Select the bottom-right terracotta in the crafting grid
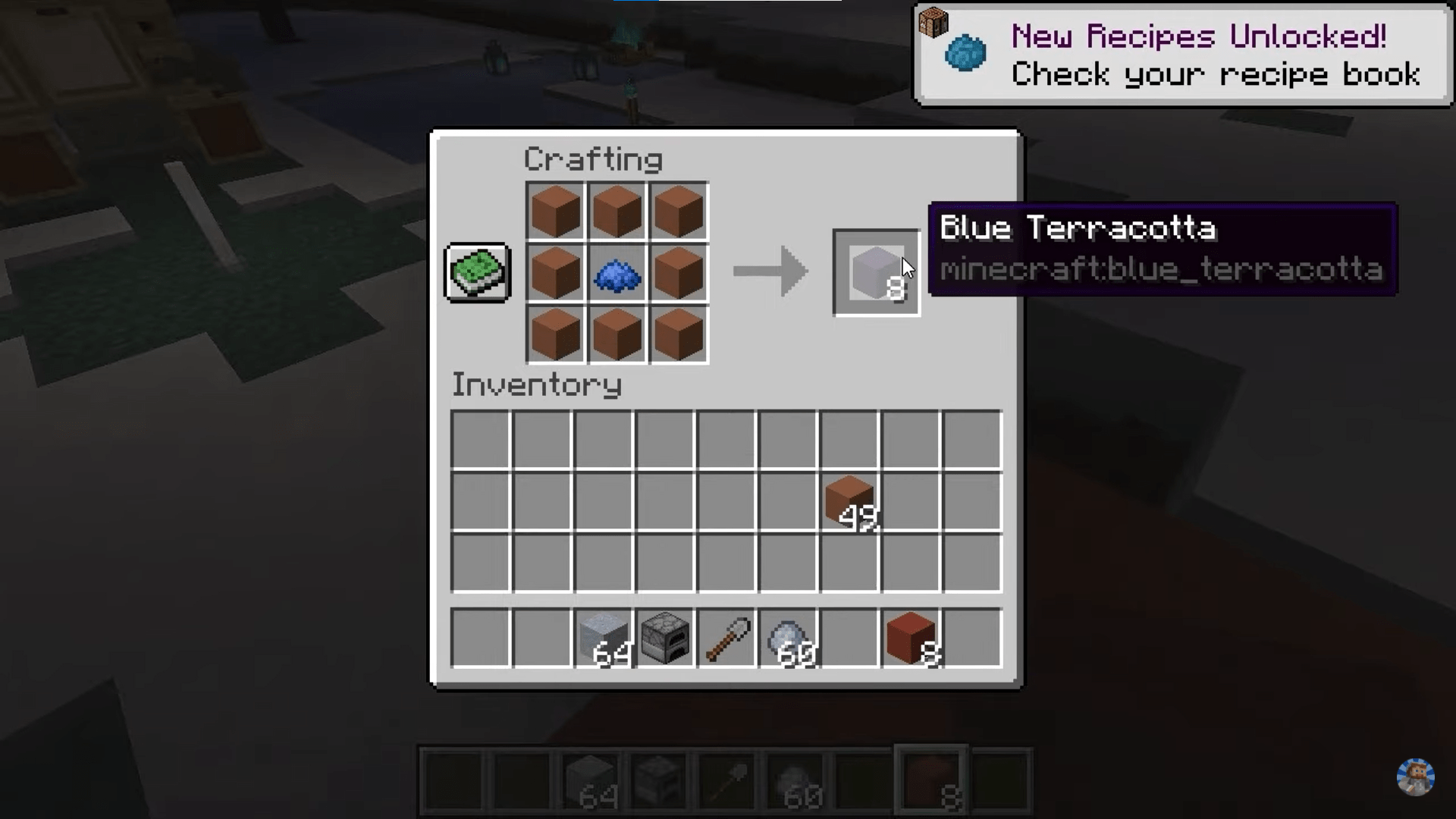The height and width of the screenshot is (819, 1456). coord(677,334)
